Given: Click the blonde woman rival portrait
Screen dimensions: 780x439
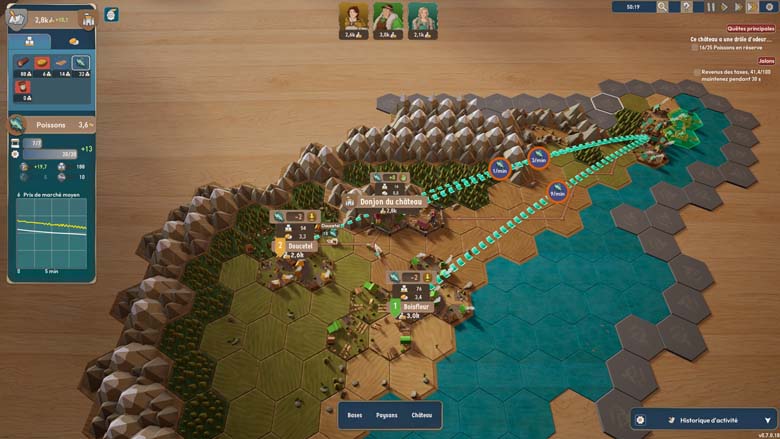Looking at the screenshot, I should point(422,17).
